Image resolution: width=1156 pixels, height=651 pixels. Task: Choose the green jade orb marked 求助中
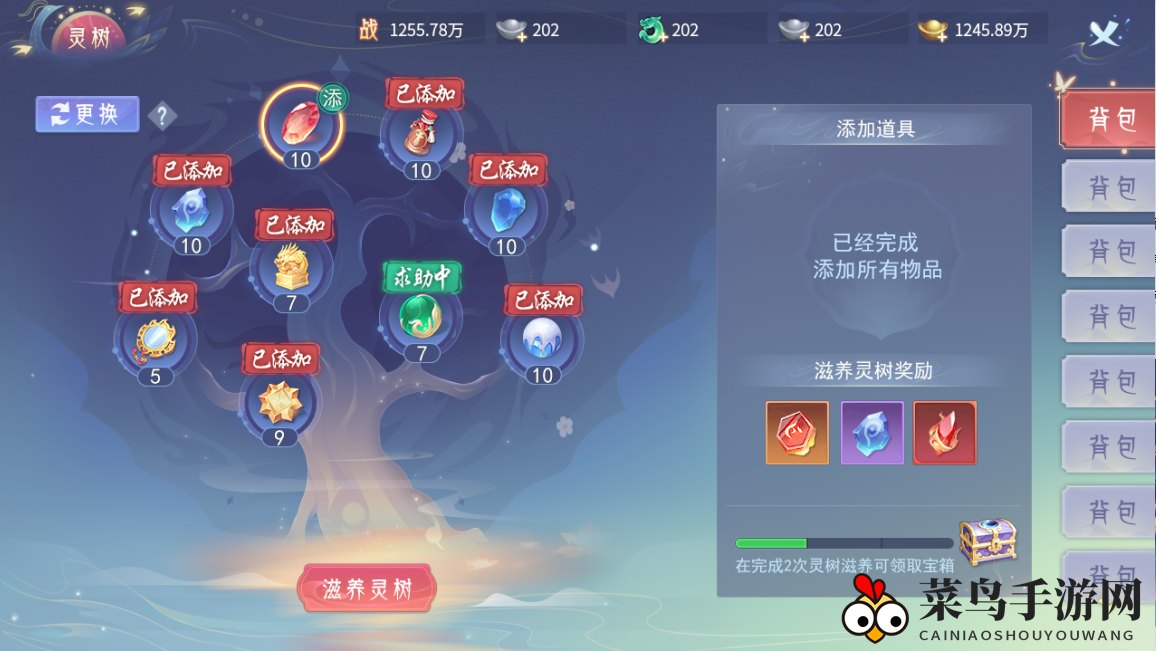coord(421,317)
